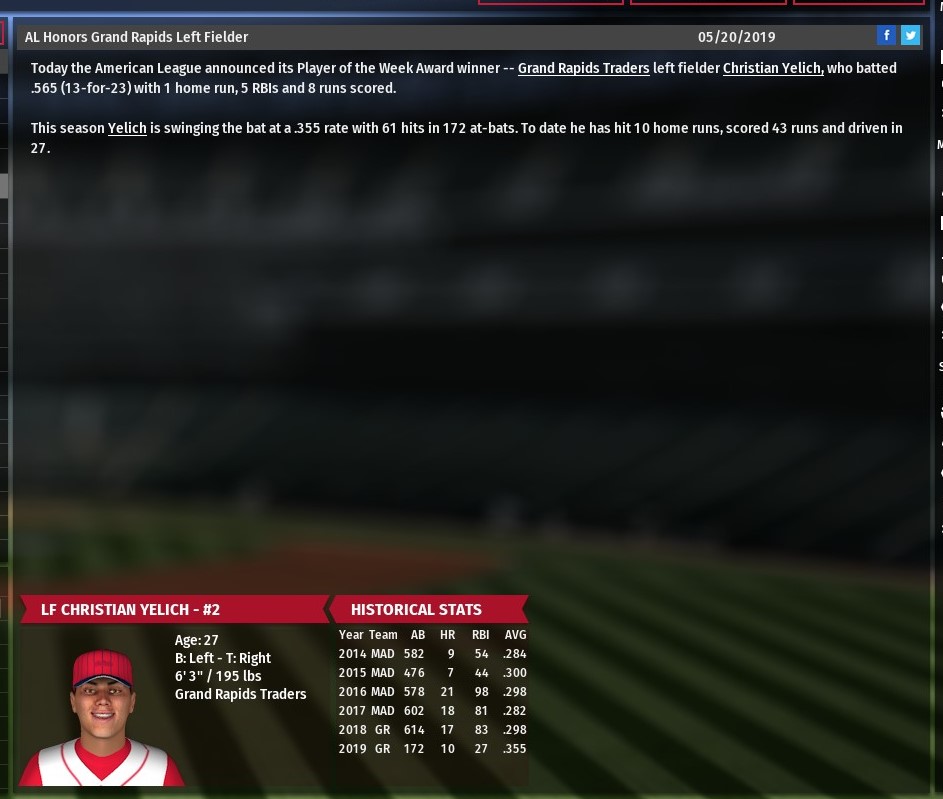Viewport: 943px width, 799px height.
Task: Open the Christian Yelich player link
Action: pyautogui.click(x=772, y=69)
